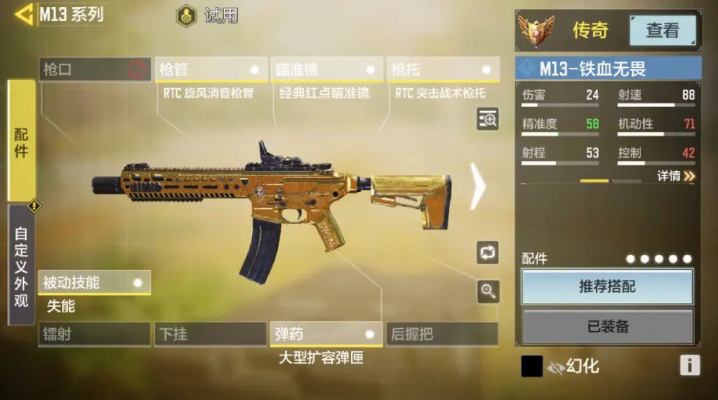Open the 下挂 underbarrel attachment slot
This screenshot has width=718, height=400.
(209, 334)
